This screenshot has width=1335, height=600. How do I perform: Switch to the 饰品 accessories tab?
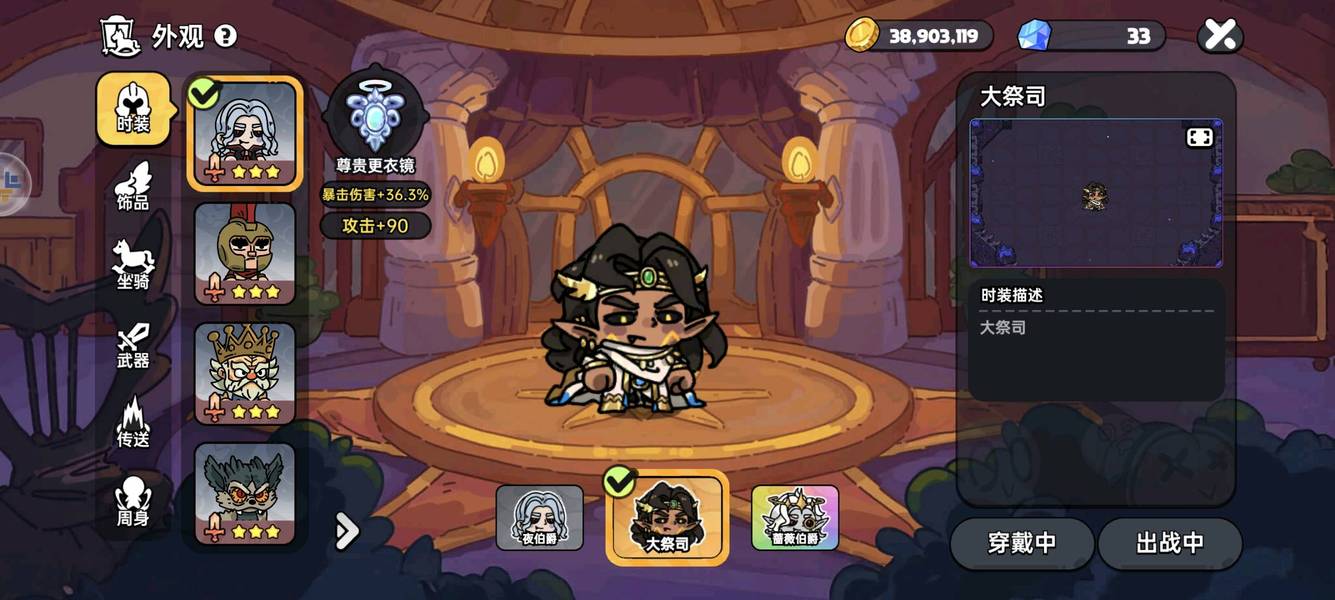(133, 187)
